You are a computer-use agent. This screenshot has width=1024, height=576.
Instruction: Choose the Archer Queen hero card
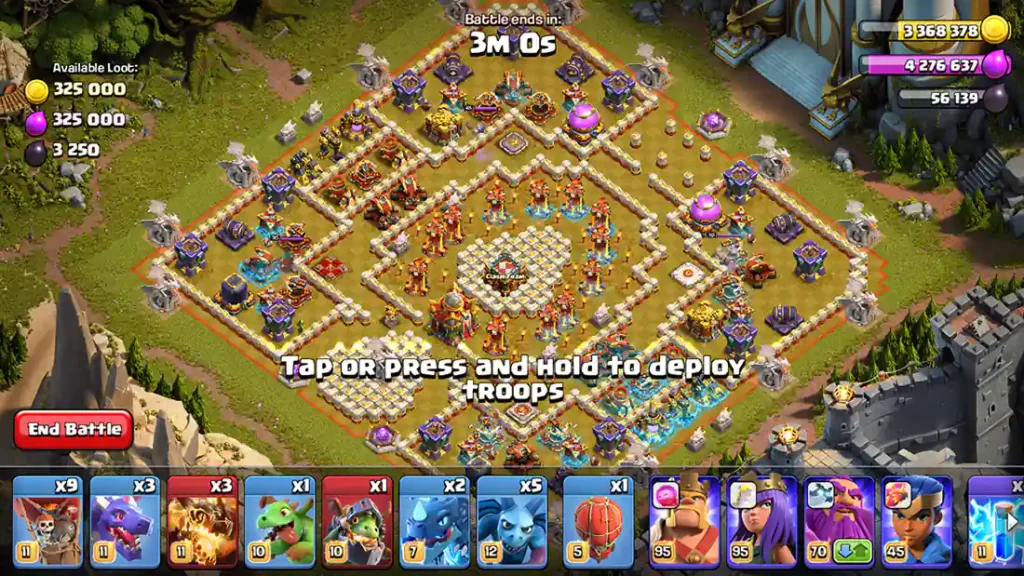point(762,520)
